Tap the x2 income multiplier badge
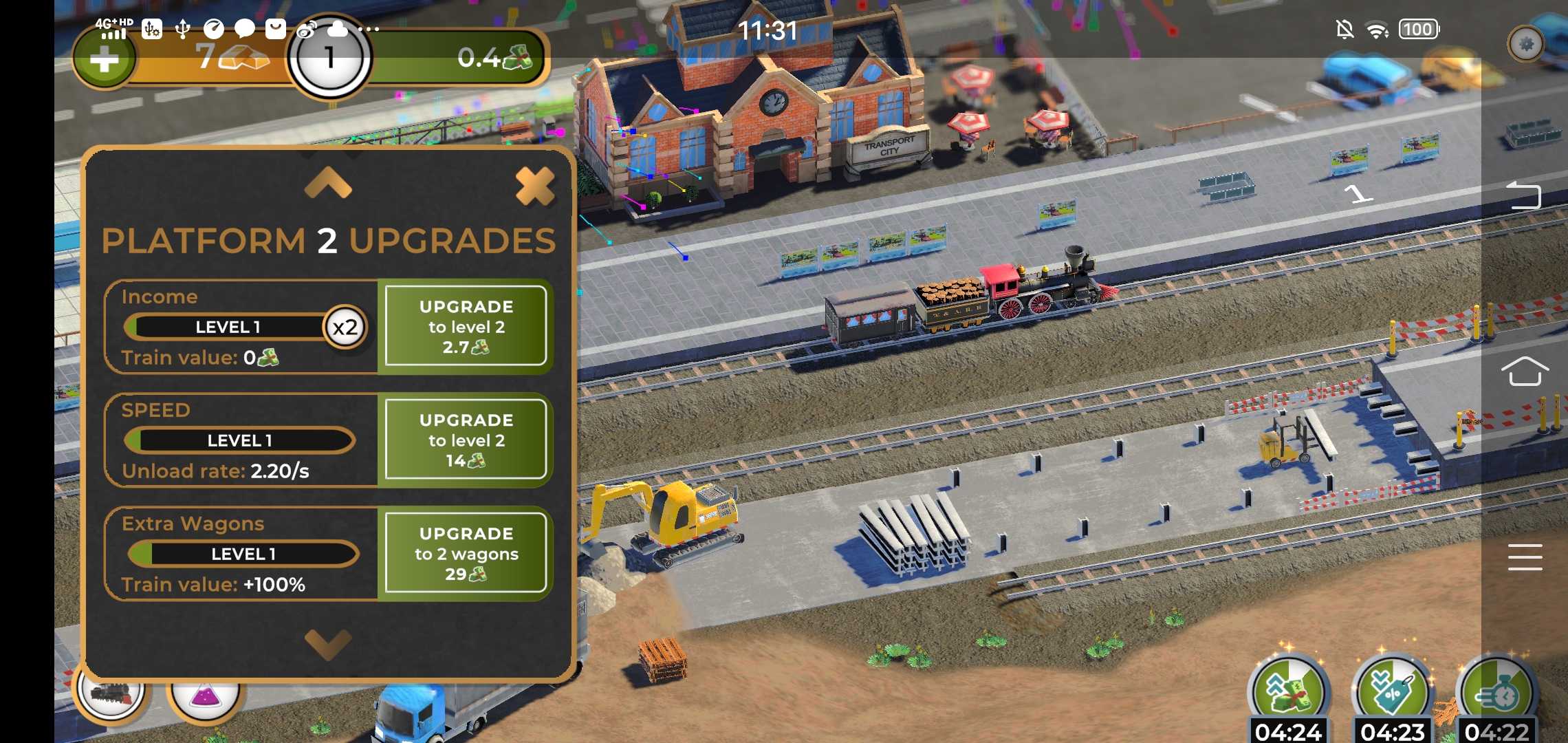The width and height of the screenshot is (1568, 743). point(345,327)
